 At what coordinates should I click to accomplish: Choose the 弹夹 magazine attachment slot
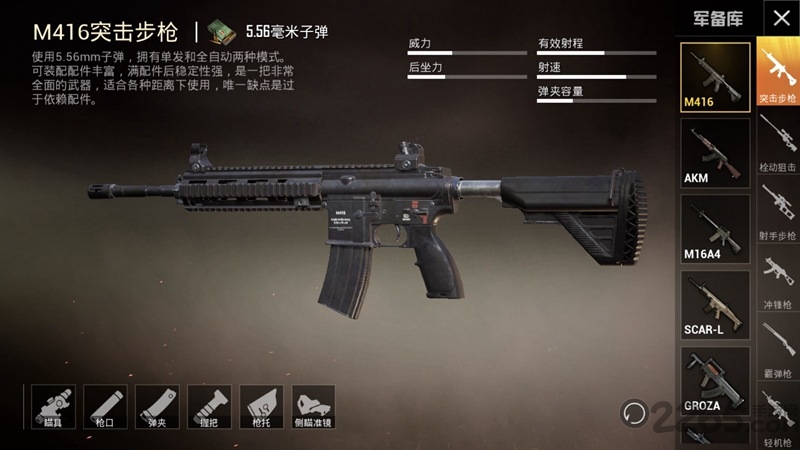tap(157, 407)
